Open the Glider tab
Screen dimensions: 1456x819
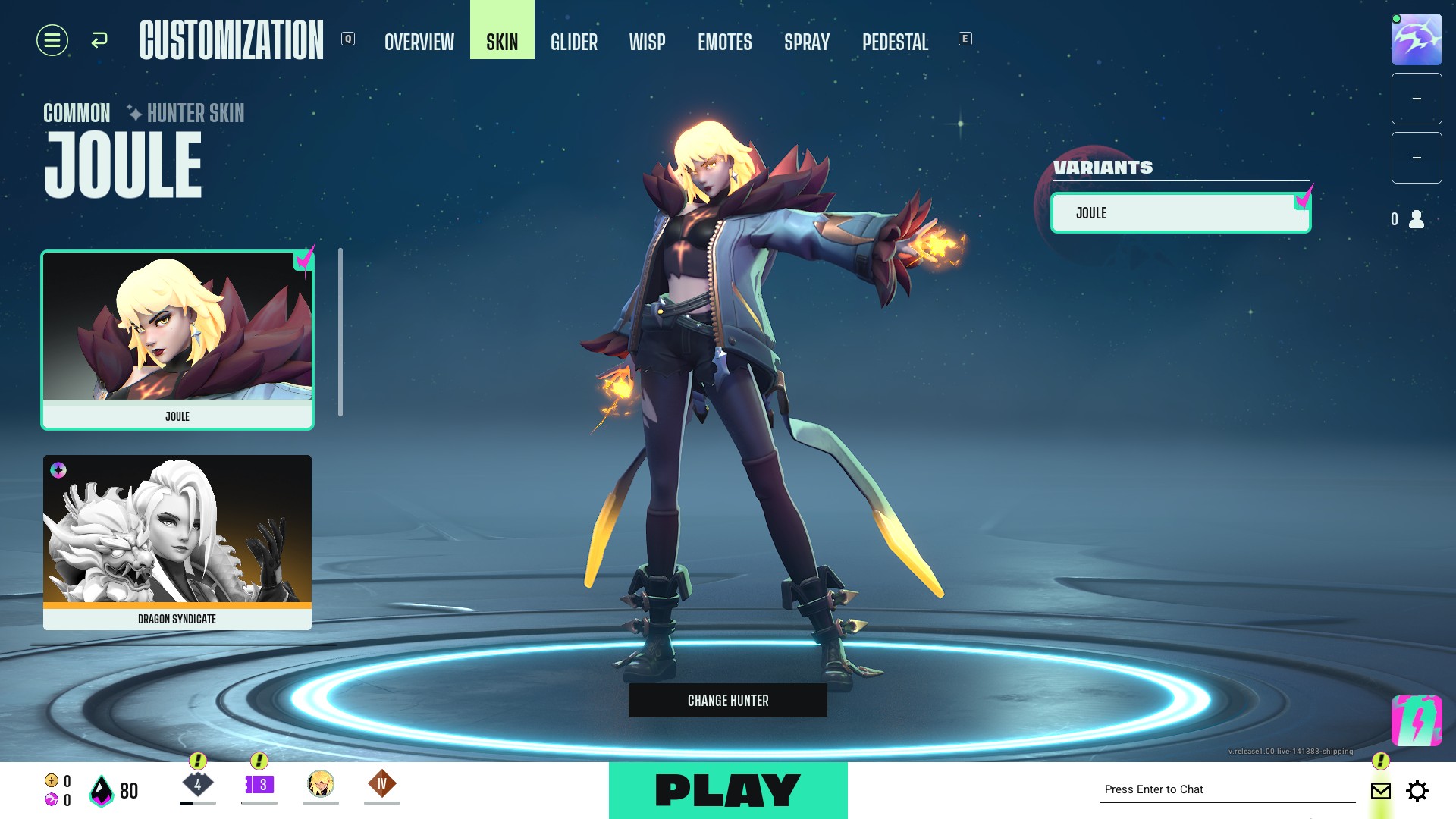click(574, 42)
